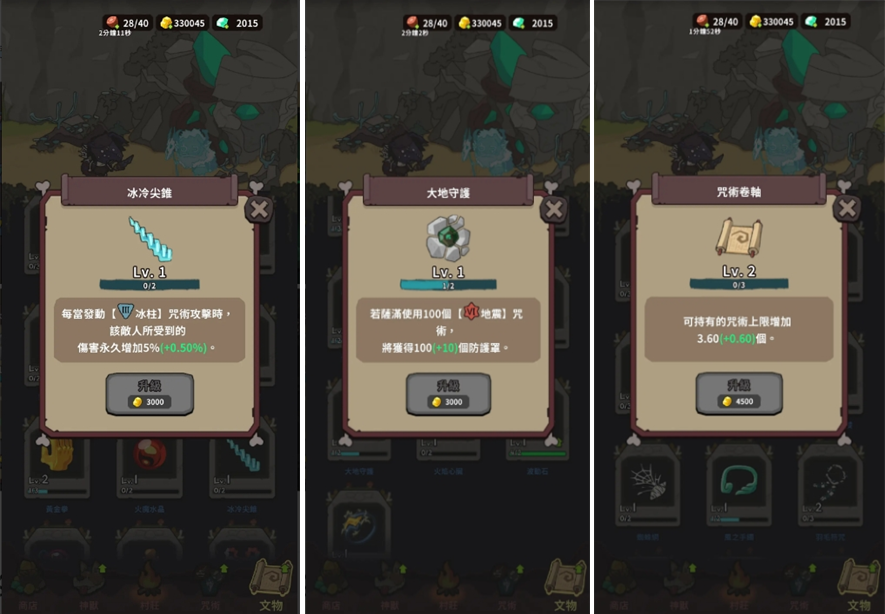This screenshot has width=885, height=614.
Task: Upgrade 咒術卷軸 for 4500 gold
Action: (739, 393)
